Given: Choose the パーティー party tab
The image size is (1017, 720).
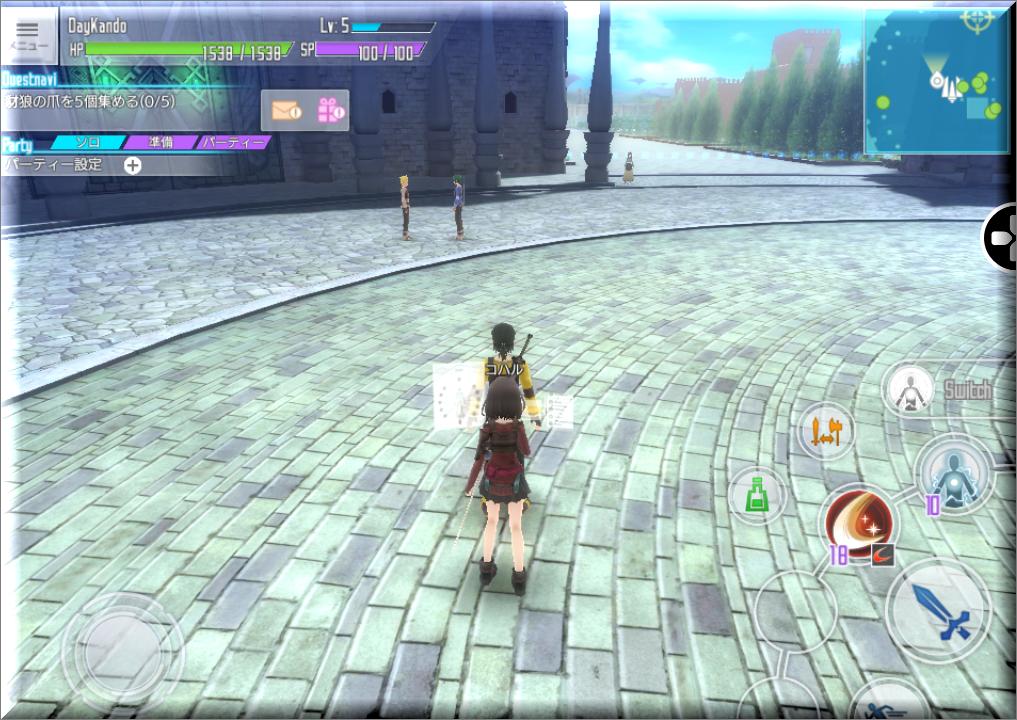Looking at the screenshot, I should click(233, 143).
